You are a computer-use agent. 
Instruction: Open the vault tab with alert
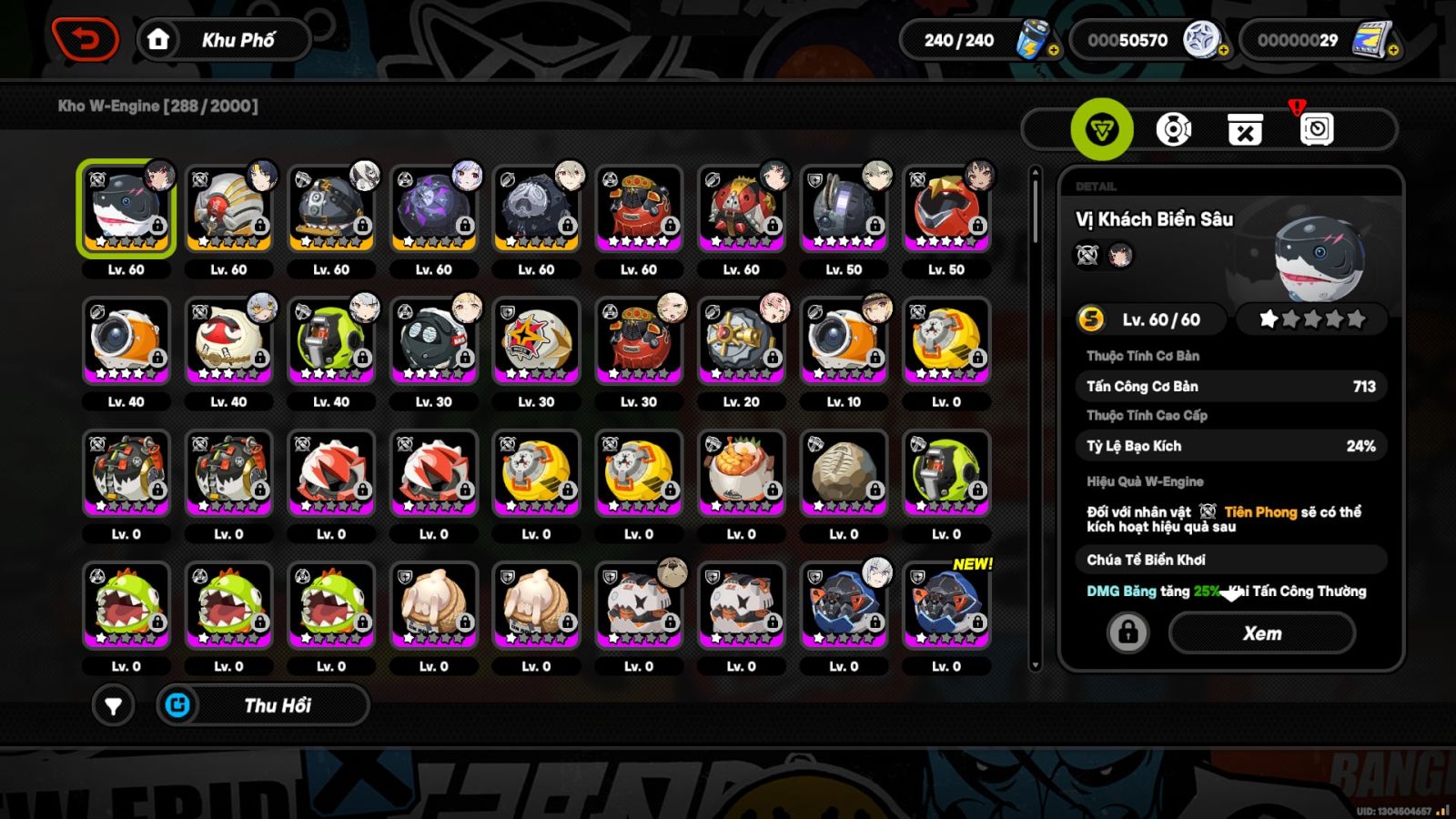pyautogui.click(x=1316, y=129)
